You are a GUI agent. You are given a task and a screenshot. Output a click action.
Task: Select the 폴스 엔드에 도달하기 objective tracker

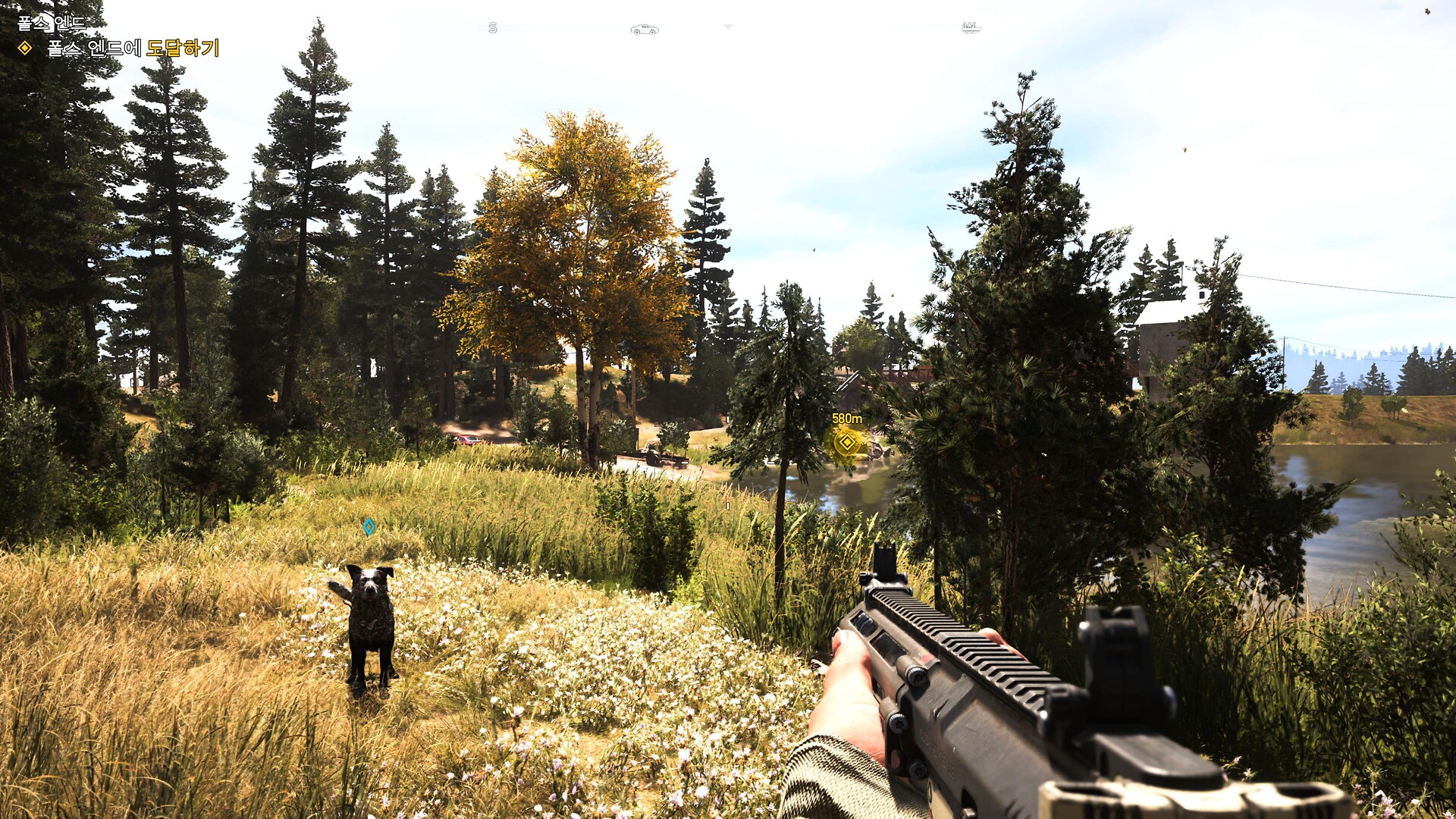click(132, 49)
